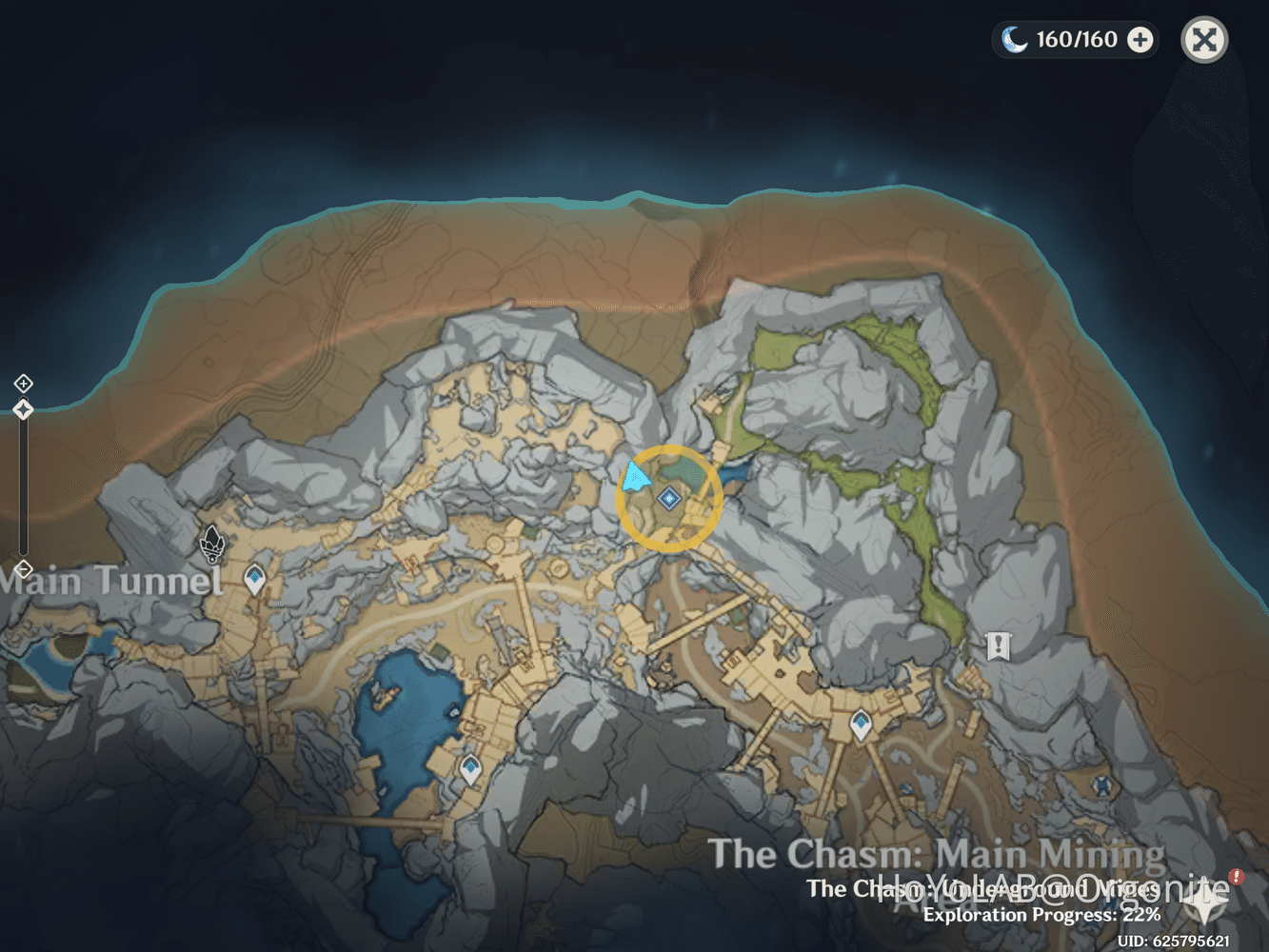Close the map with the X button
1269x952 pixels.
pos(1203,40)
